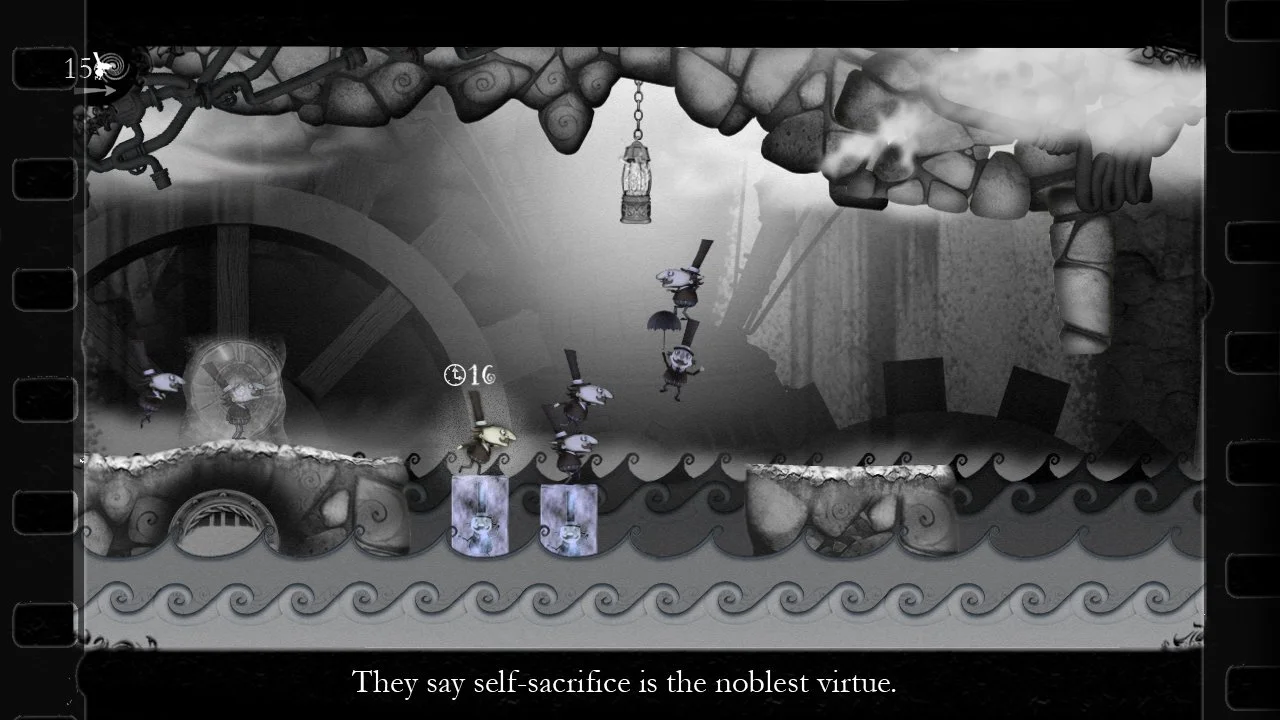Click the frozen clone inside the right ice block
This screenshot has height=720, width=1280.
point(568,530)
